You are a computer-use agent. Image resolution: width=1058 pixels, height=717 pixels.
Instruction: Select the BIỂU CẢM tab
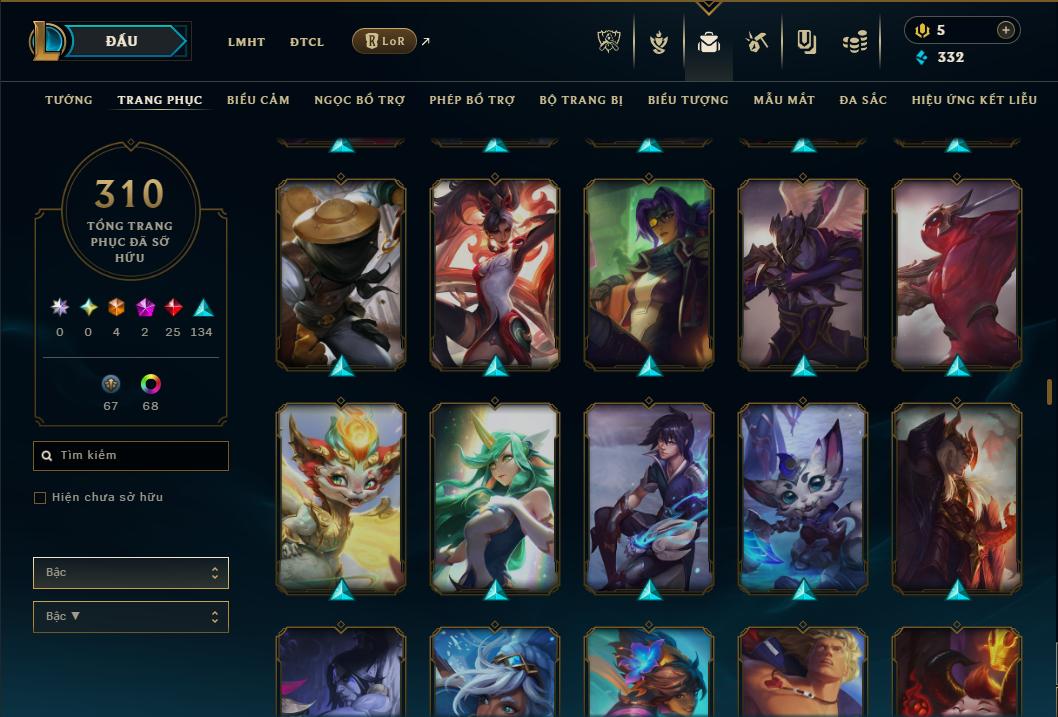258,100
